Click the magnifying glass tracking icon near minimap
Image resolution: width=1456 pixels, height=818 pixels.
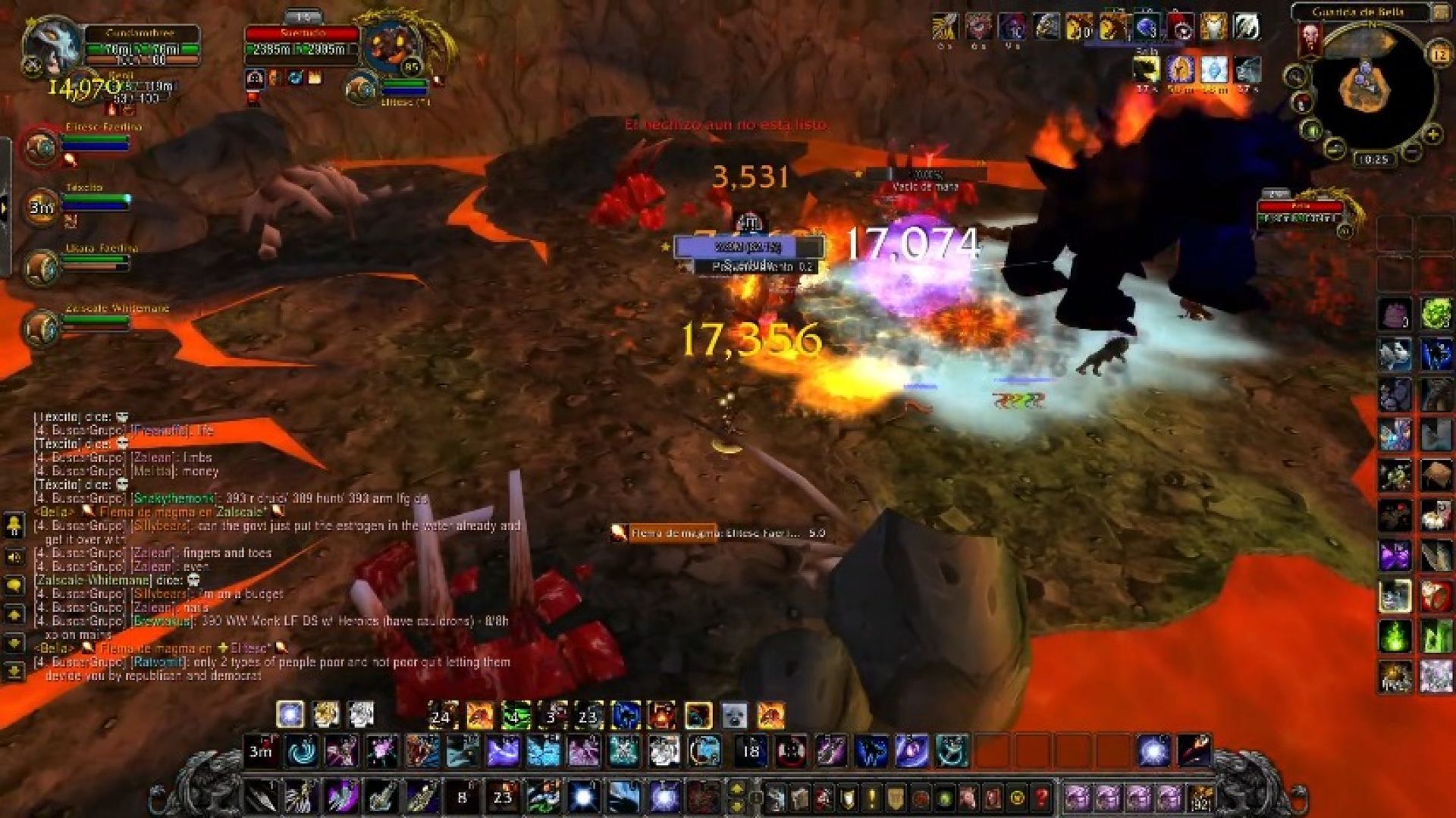(x=1295, y=76)
